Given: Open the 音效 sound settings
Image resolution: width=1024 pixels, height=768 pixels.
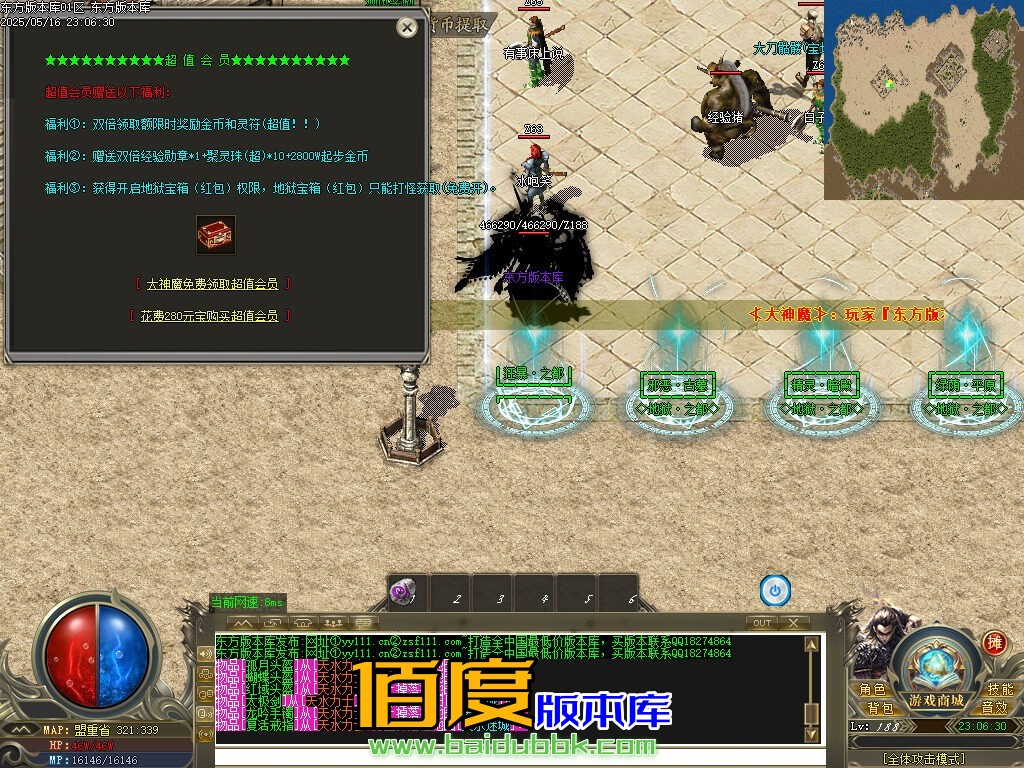Looking at the screenshot, I should point(994,708).
